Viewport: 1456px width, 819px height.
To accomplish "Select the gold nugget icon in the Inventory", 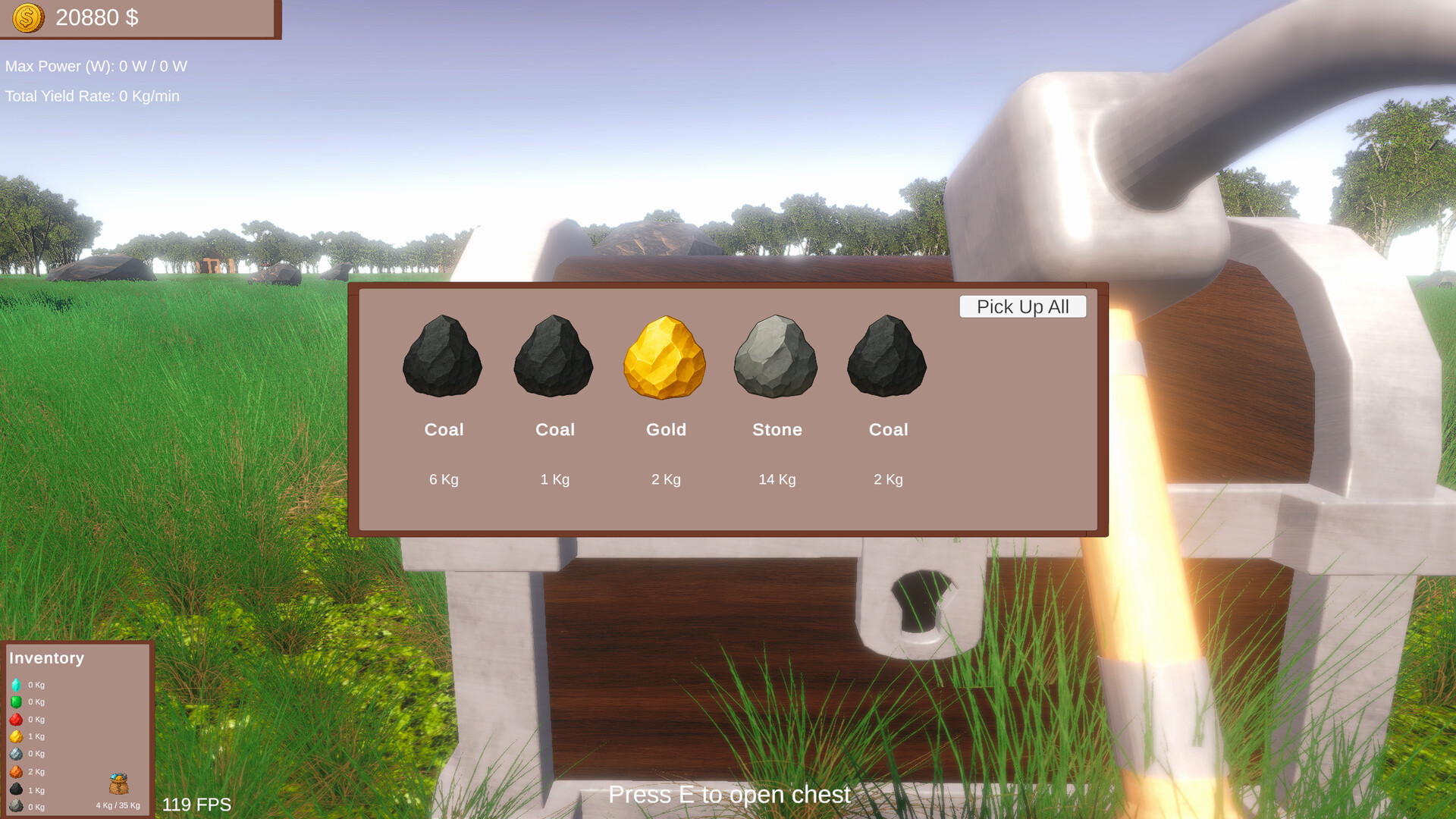I will [16, 736].
